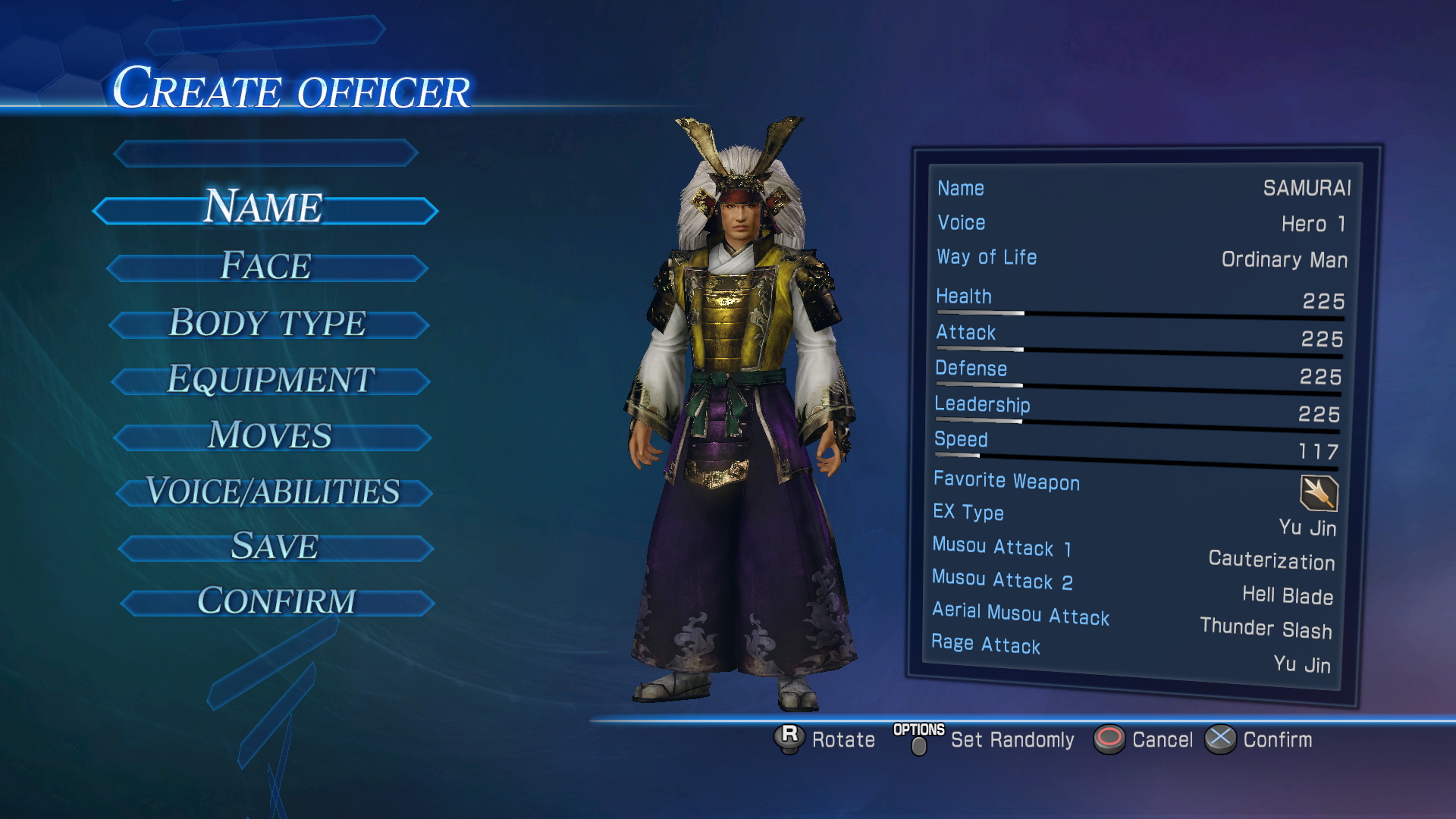Viewport: 1456px width, 819px height.
Task: Choose the Body Type option
Action: coord(268,323)
